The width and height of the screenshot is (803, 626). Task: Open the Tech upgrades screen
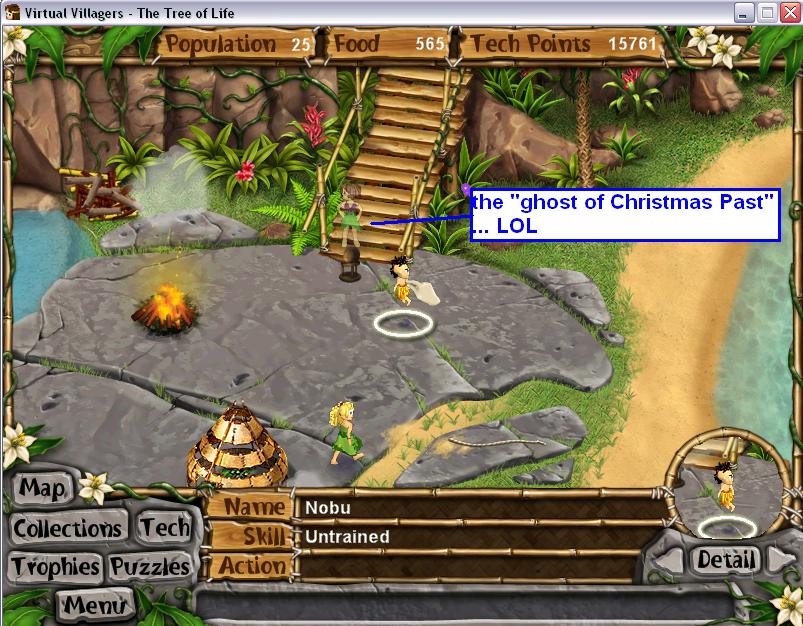(x=164, y=527)
